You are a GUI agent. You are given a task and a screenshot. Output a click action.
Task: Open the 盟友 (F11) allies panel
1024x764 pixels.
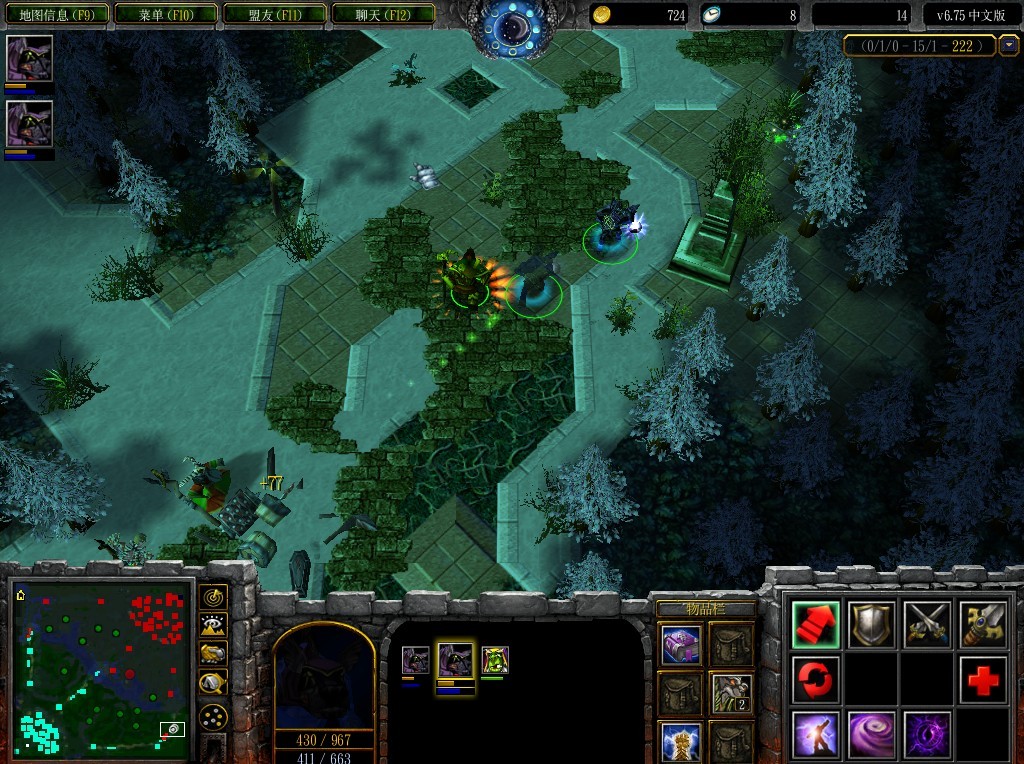coord(274,14)
